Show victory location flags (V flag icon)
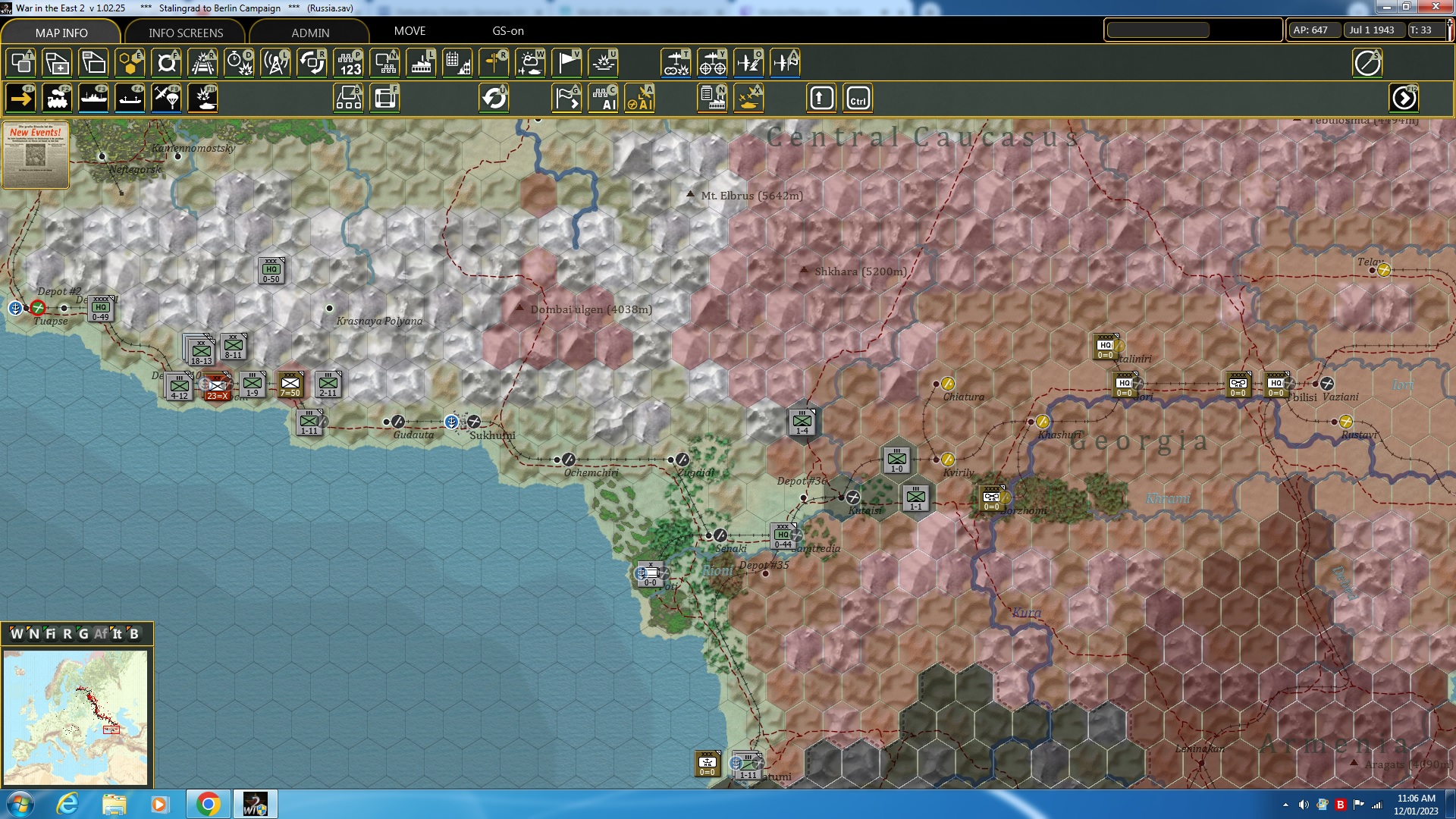1456x819 pixels. coord(567,63)
